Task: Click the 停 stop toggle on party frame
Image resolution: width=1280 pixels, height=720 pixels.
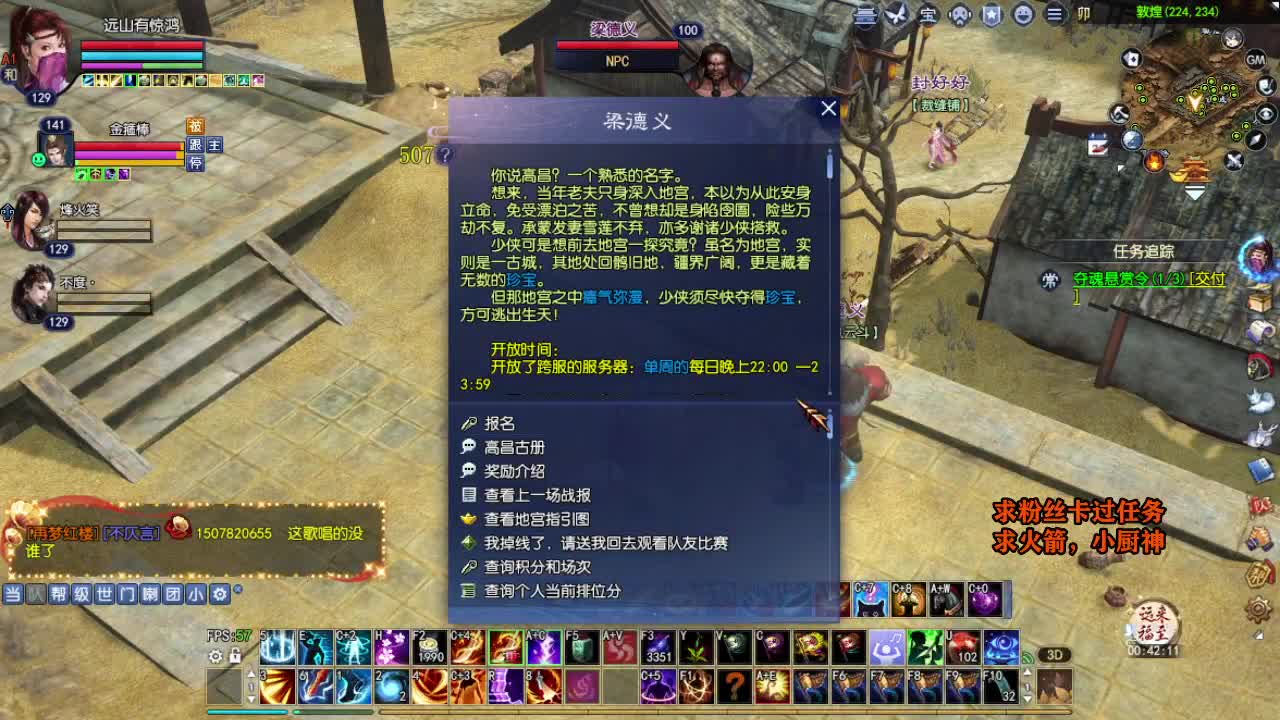Action: click(x=198, y=163)
